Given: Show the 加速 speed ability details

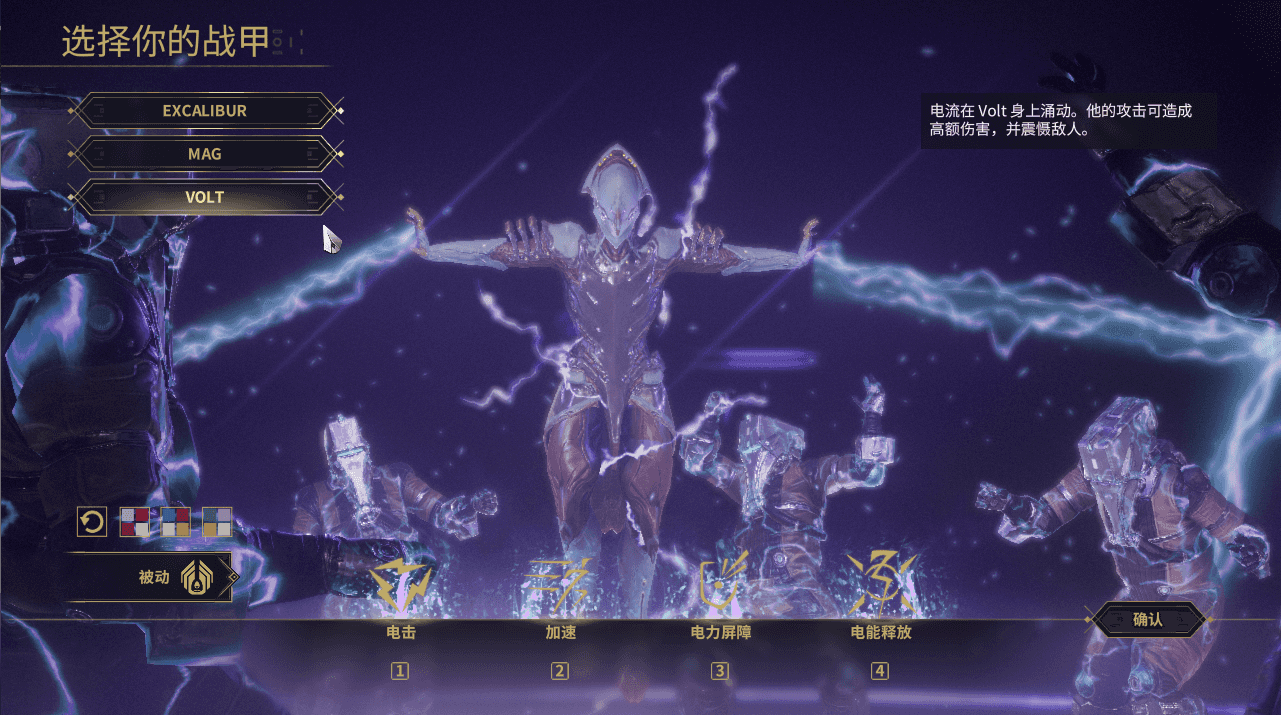Looking at the screenshot, I should coord(560,585).
